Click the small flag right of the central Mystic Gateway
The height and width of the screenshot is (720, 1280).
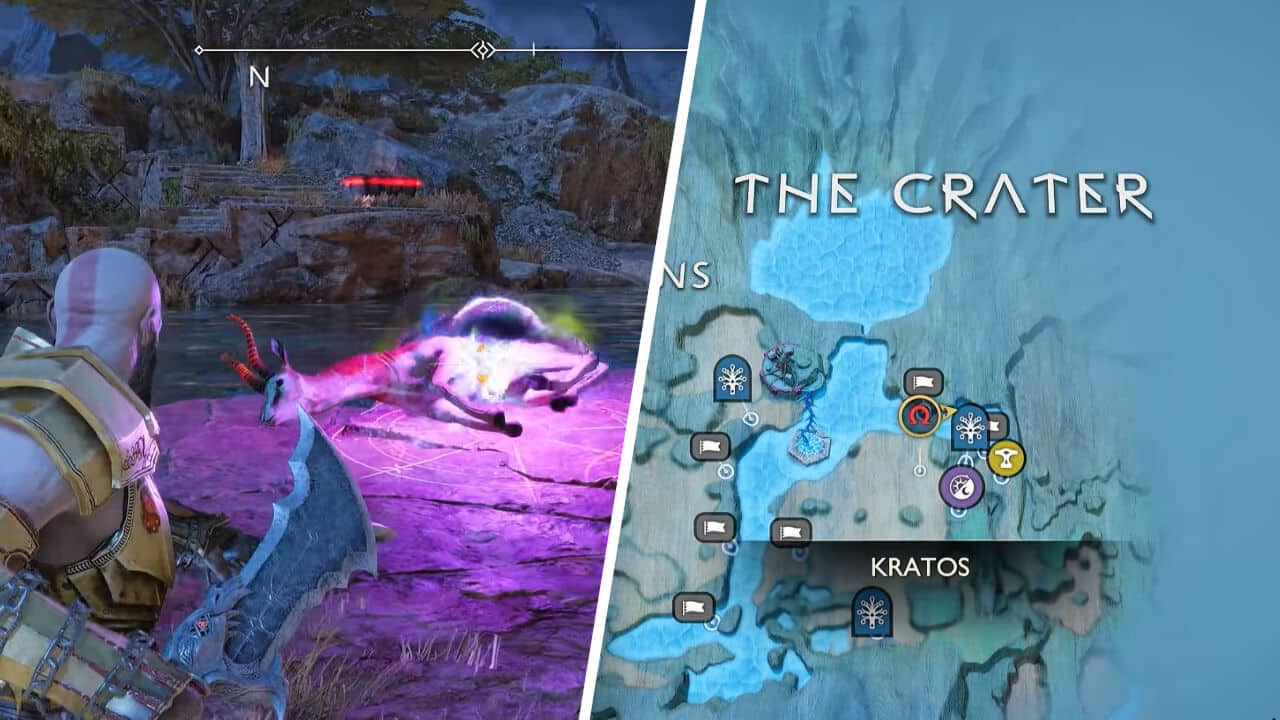995,427
